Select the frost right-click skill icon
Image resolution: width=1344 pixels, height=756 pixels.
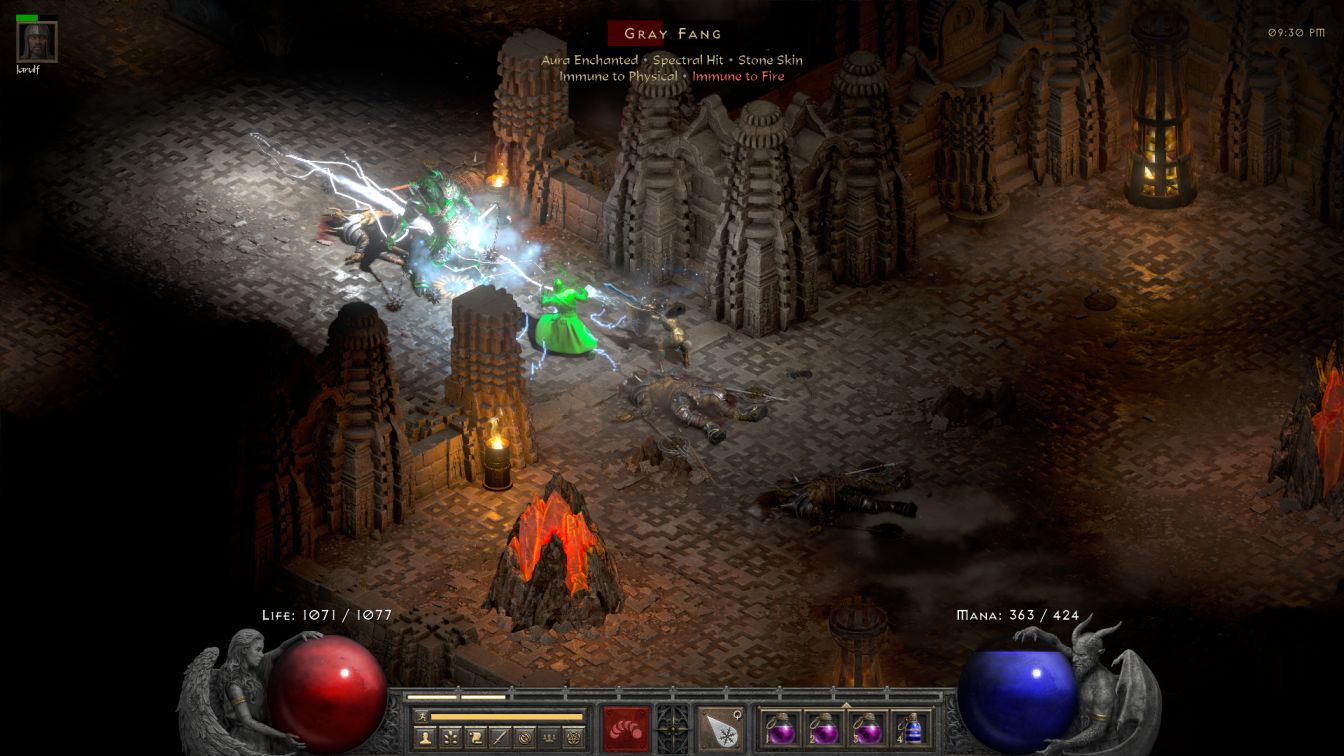coord(720,728)
